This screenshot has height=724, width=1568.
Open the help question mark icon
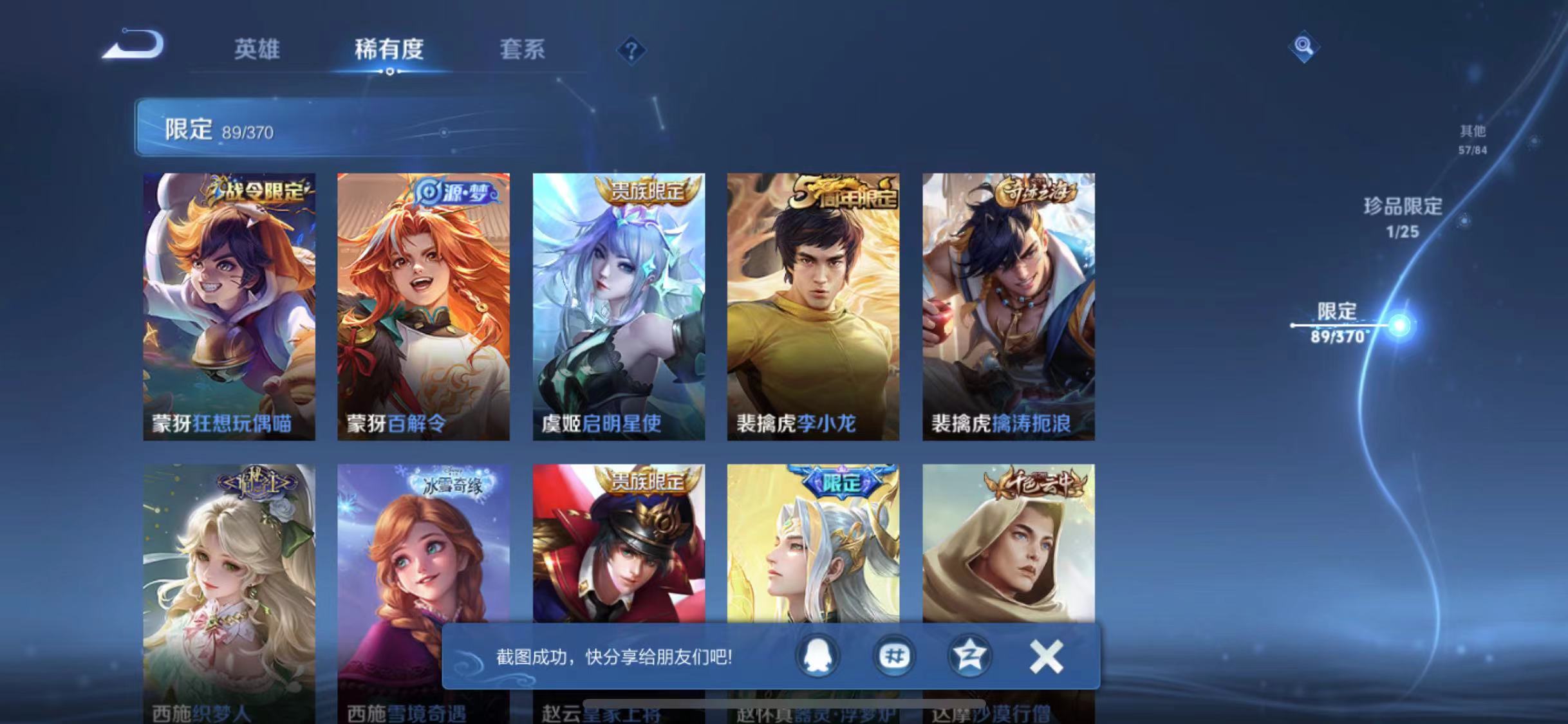coord(633,51)
